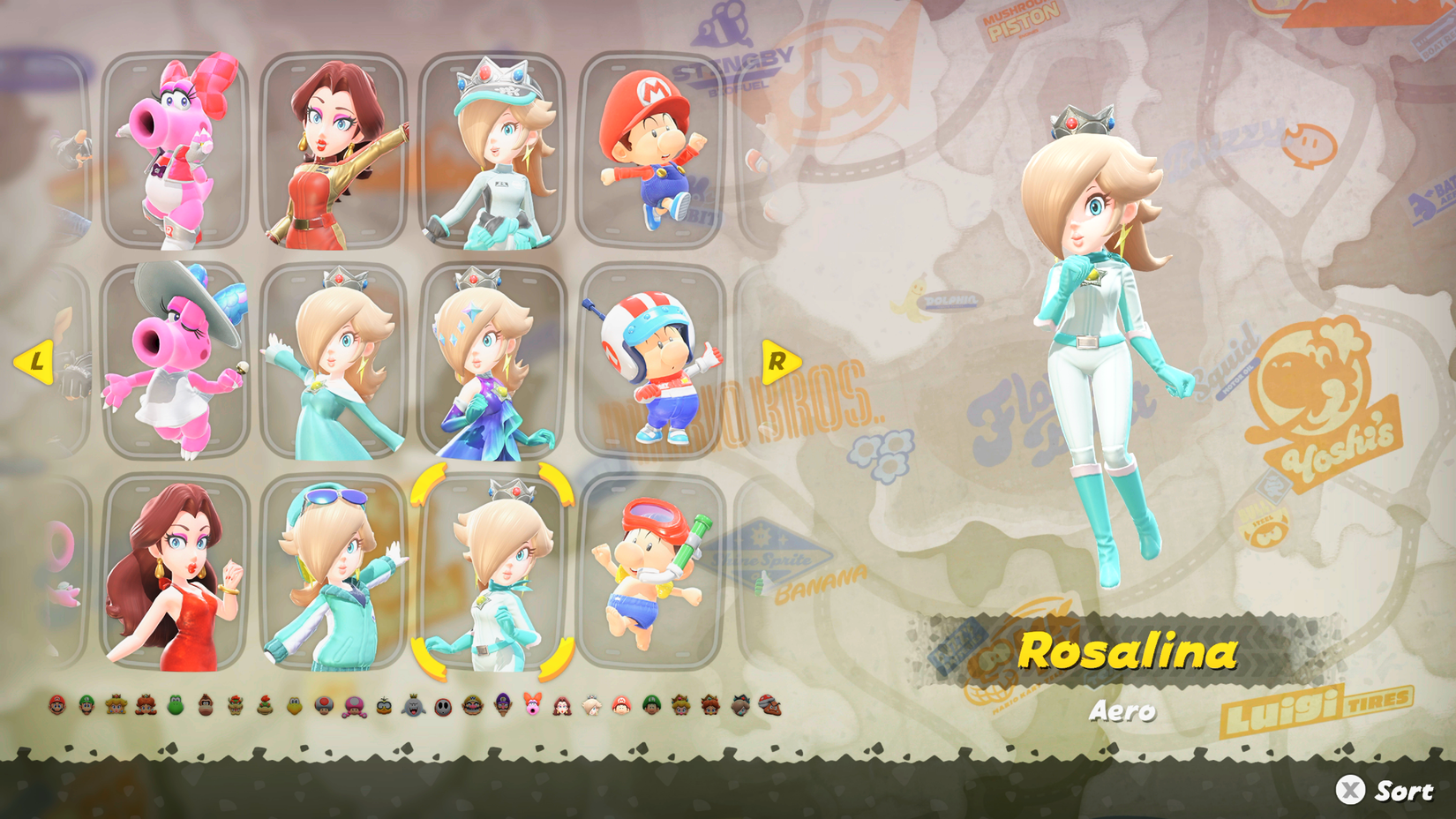Select the Daisy character icon
This screenshot has width=1456, height=819.
(145, 706)
